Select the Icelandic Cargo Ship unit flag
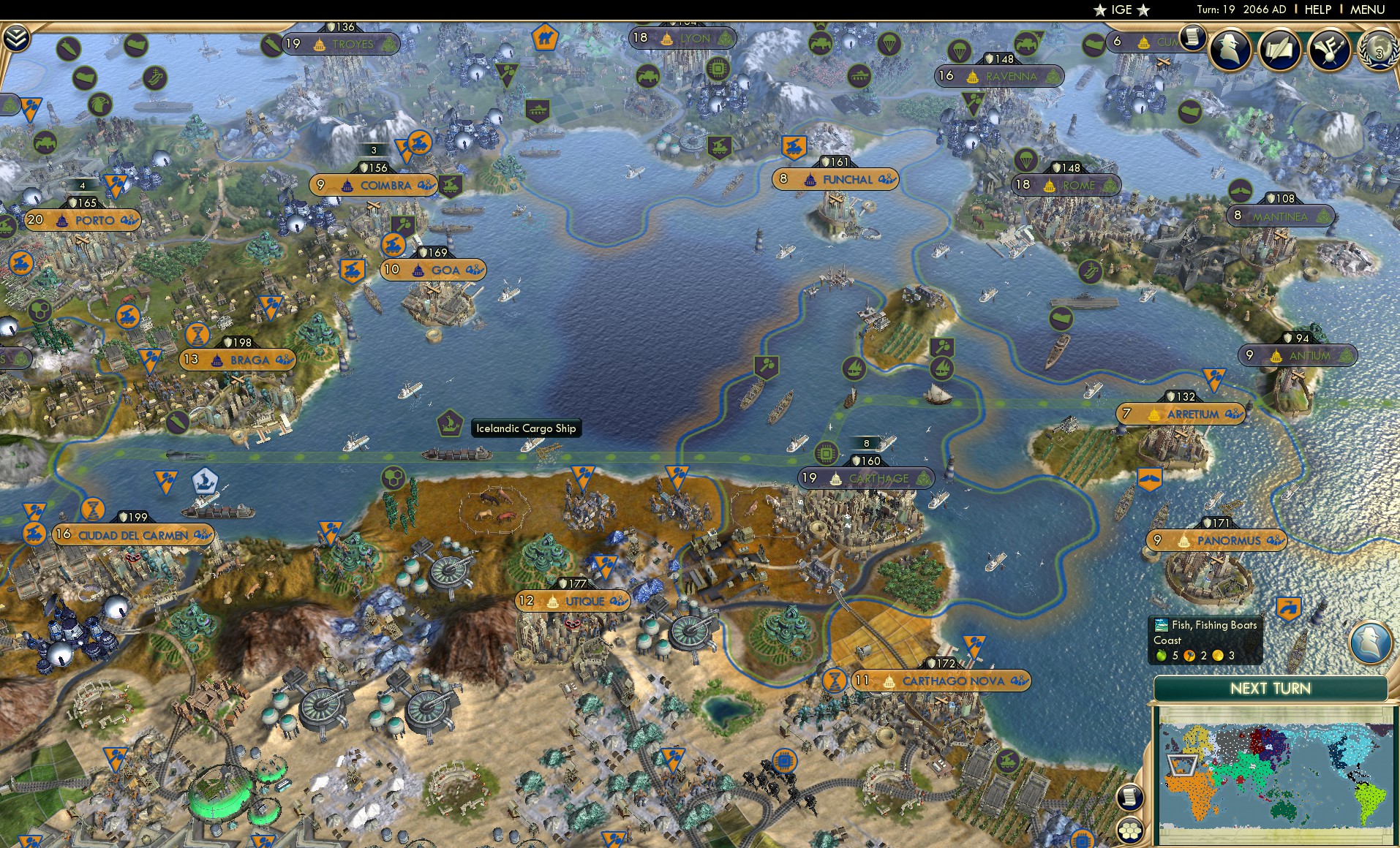Screen dimensions: 1400x848 point(451,422)
